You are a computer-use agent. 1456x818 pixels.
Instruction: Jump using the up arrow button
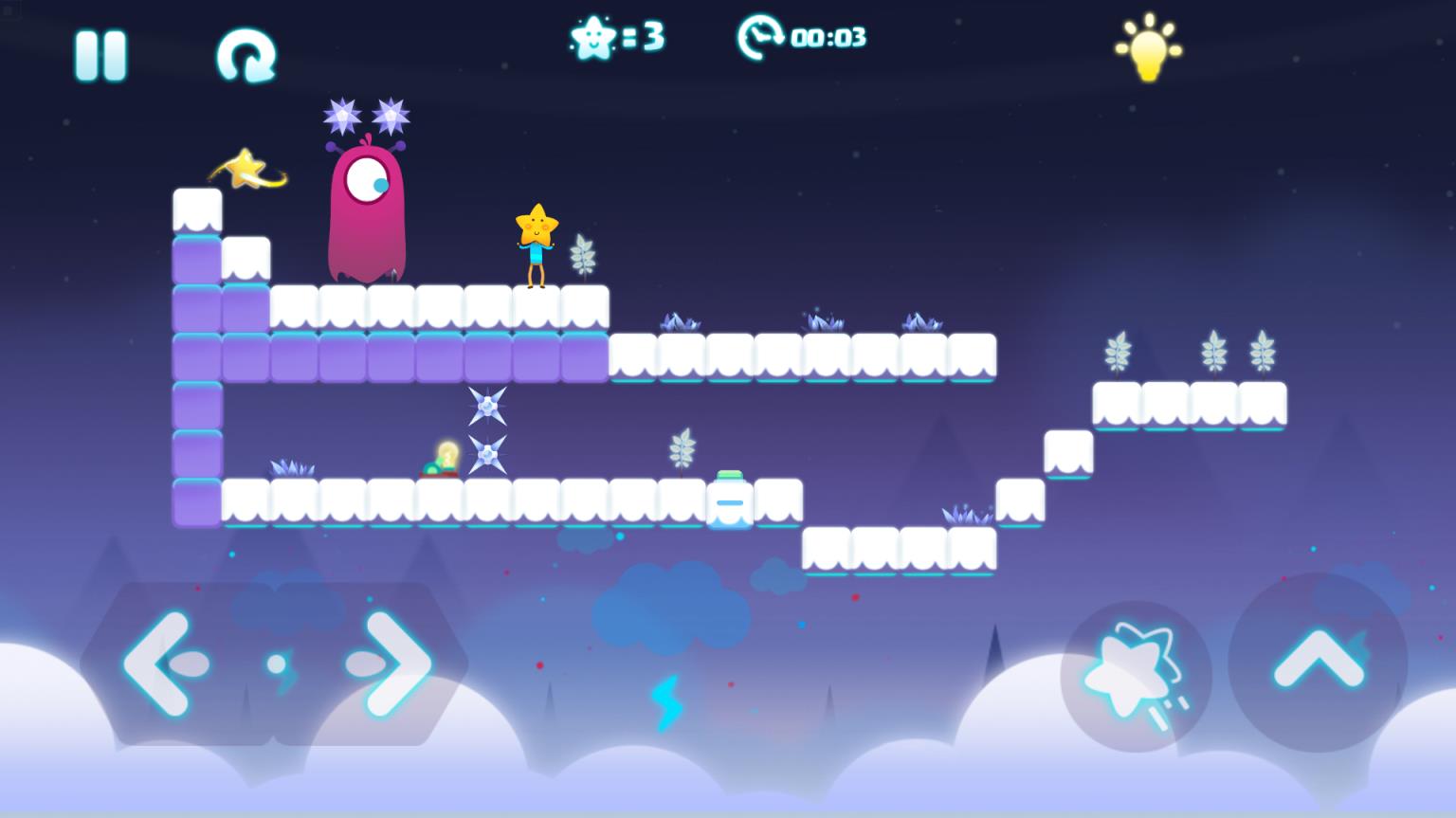coord(1318,662)
